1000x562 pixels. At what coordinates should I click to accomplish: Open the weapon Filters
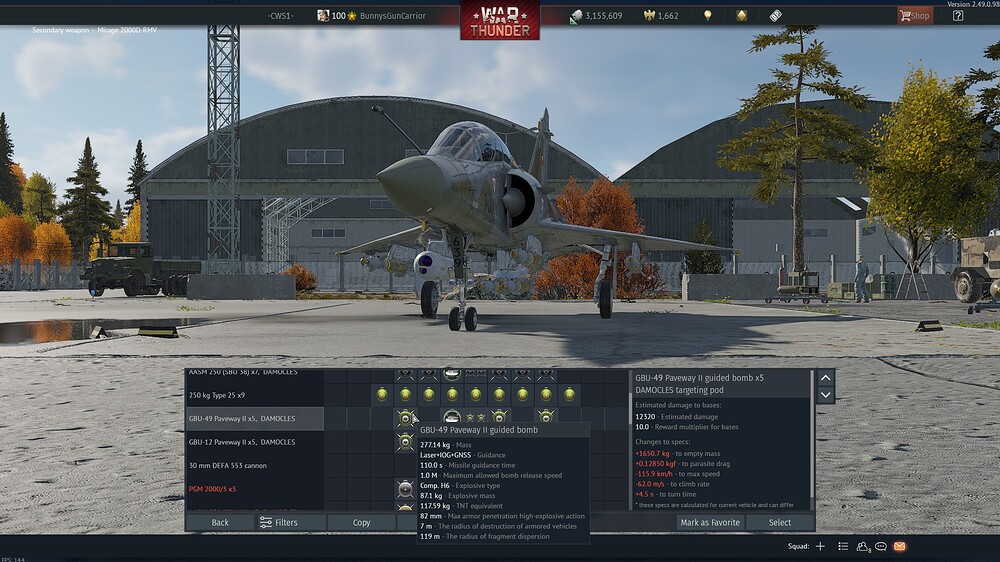pyautogui.click(x=278, y=522)
